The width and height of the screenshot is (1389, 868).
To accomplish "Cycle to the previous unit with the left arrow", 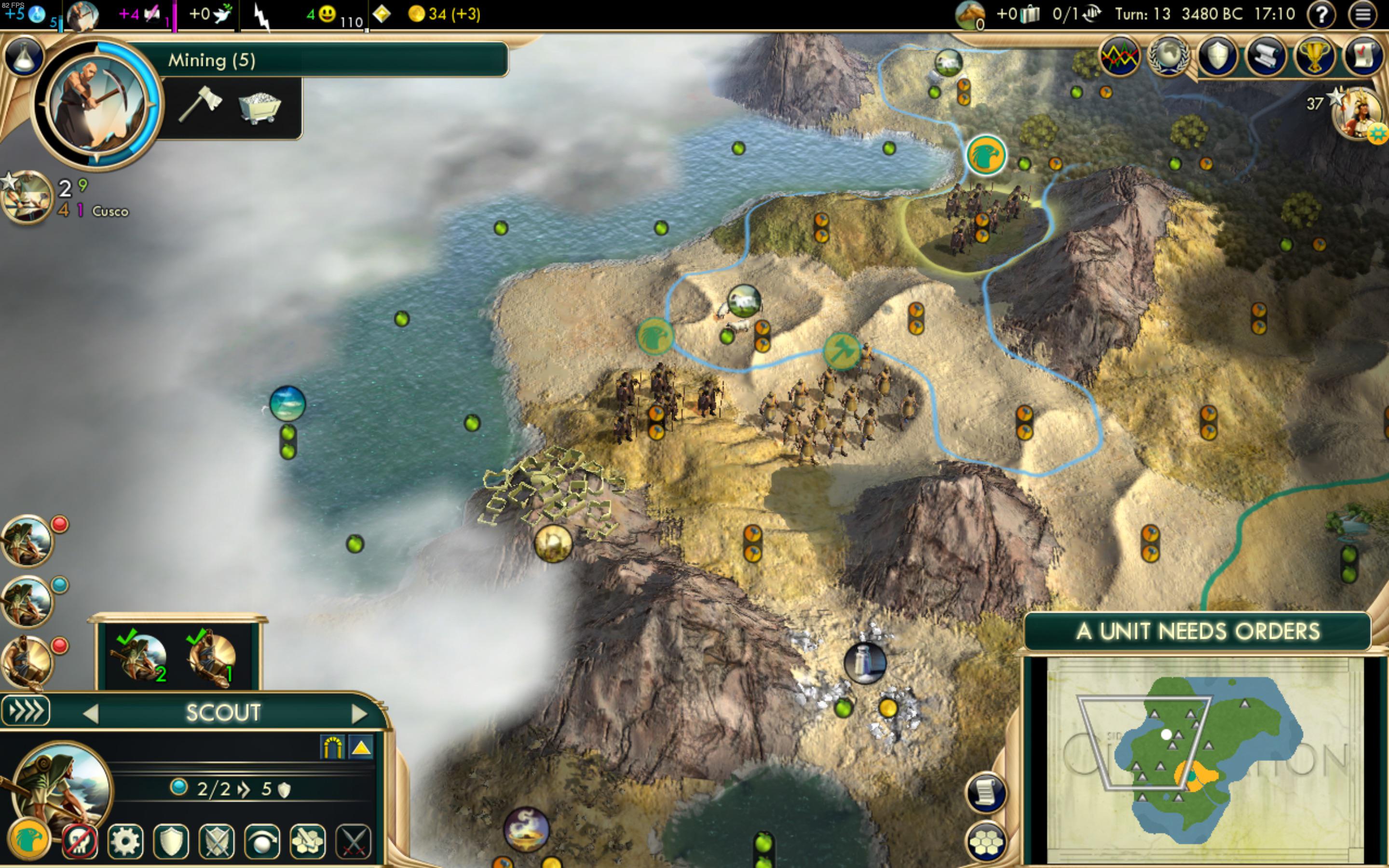I will (x=90, y=714).
